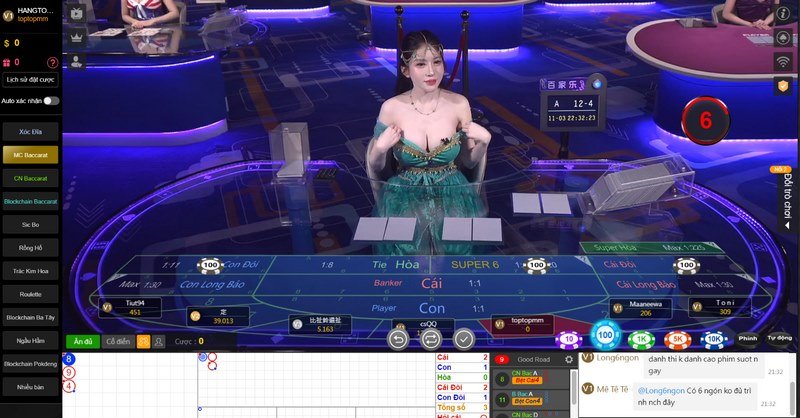Toggle the Auto xác nhận switch
Viewport: 800px width, 418px height.
pyautogui.click(x=50, y=101)
